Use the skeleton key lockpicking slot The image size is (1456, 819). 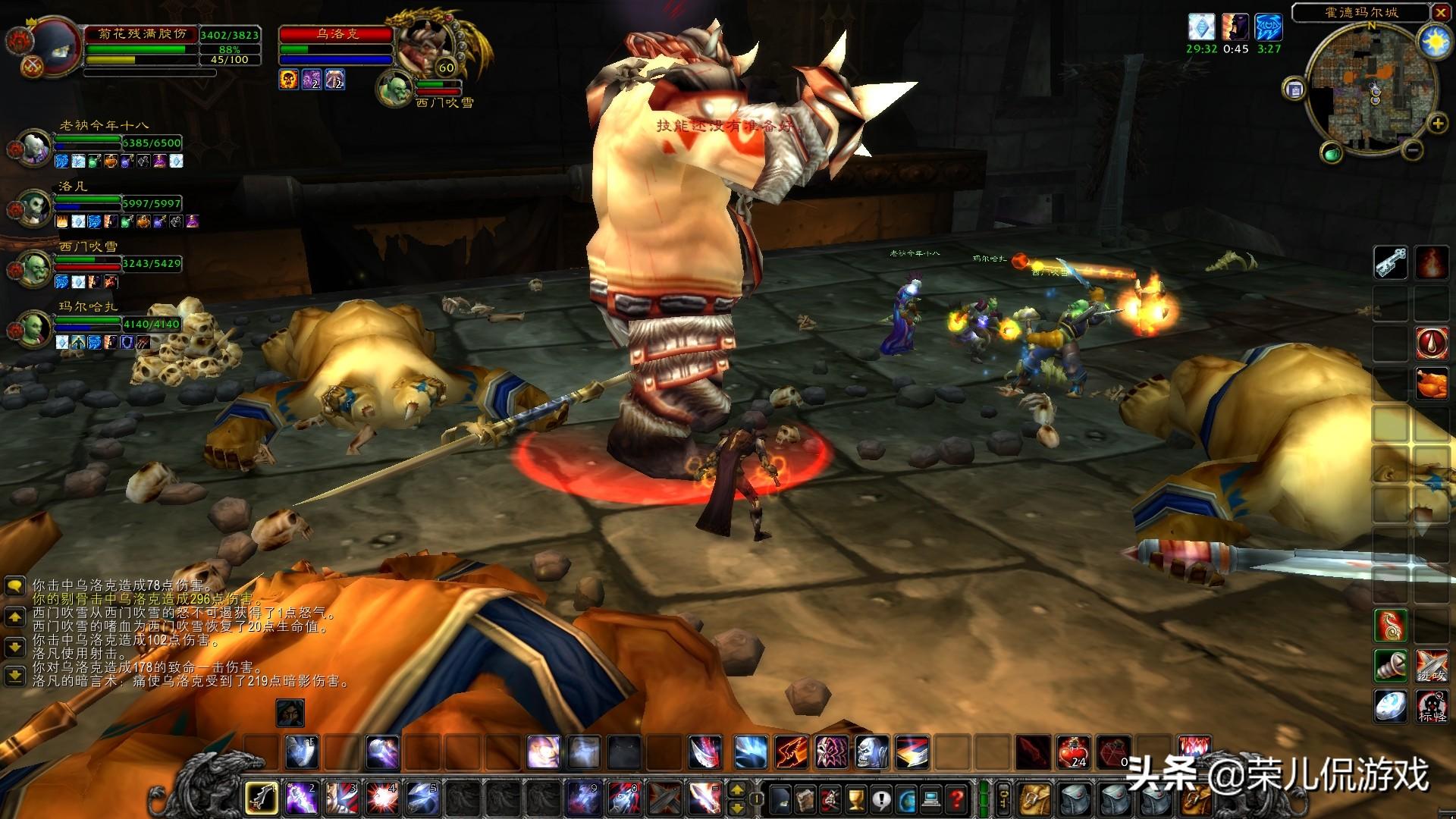(x=1390, y=262)
